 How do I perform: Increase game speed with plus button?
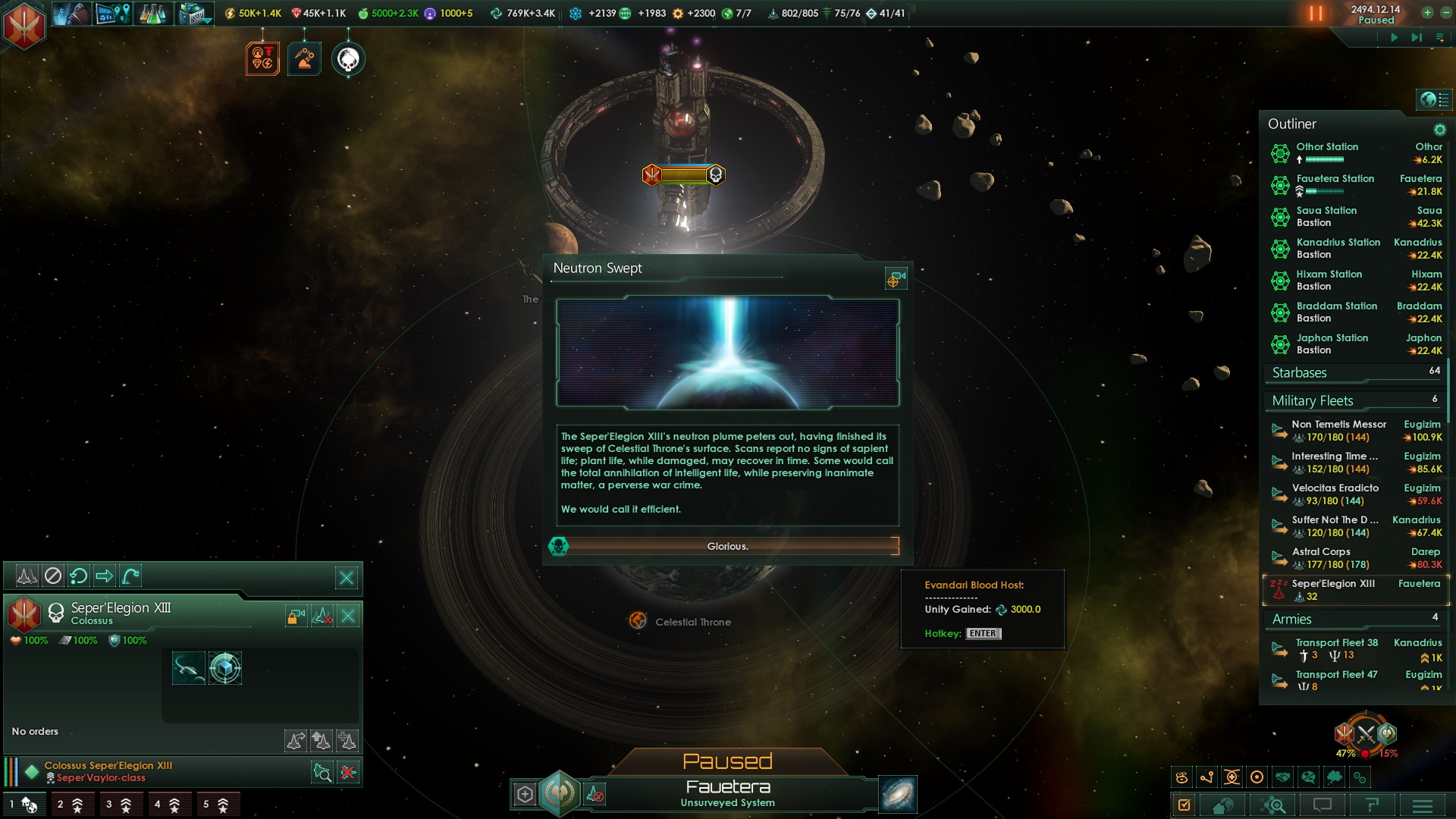[x=1427, y=13]
